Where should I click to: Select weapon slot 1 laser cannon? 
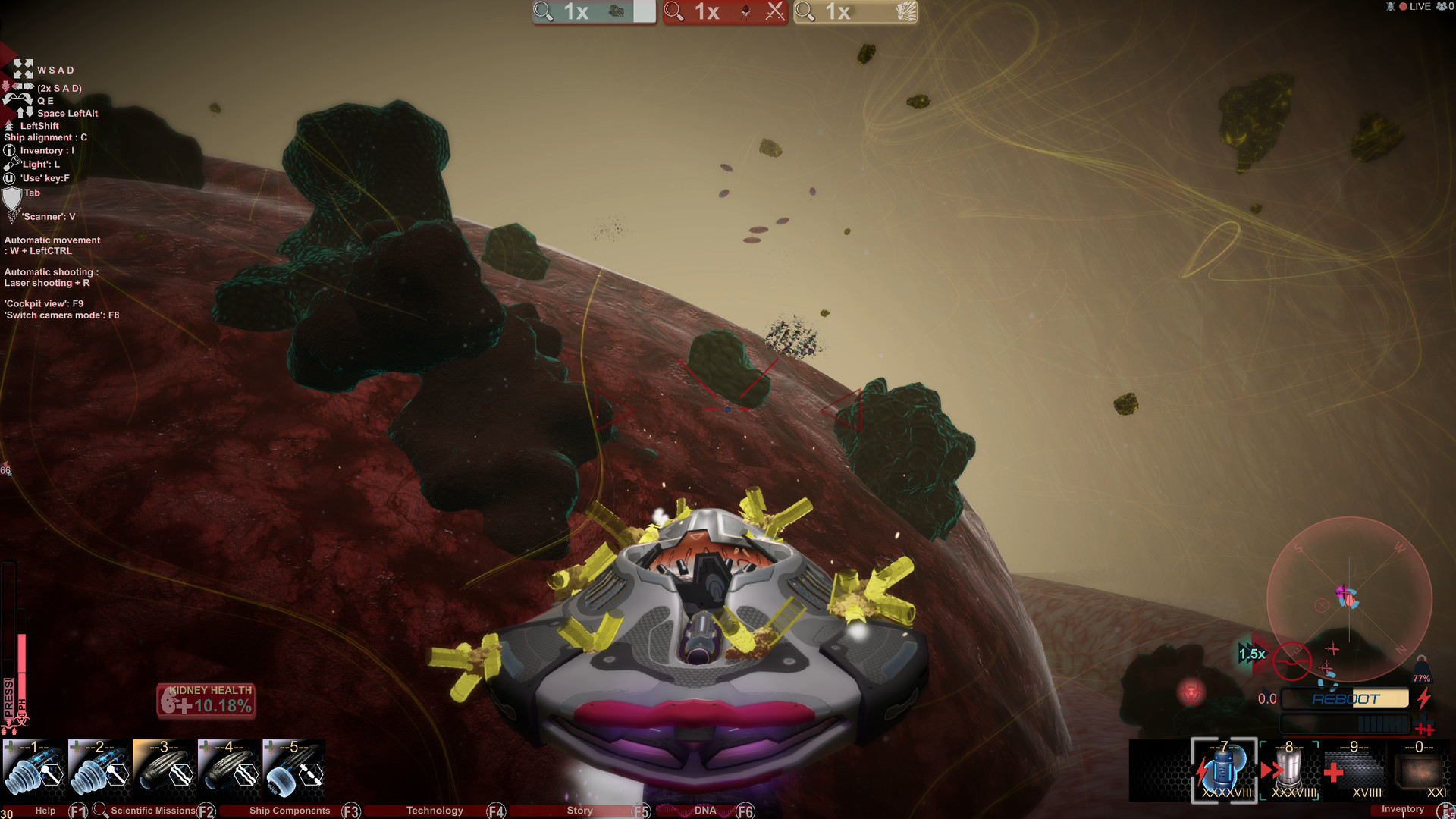coord(34,769)
